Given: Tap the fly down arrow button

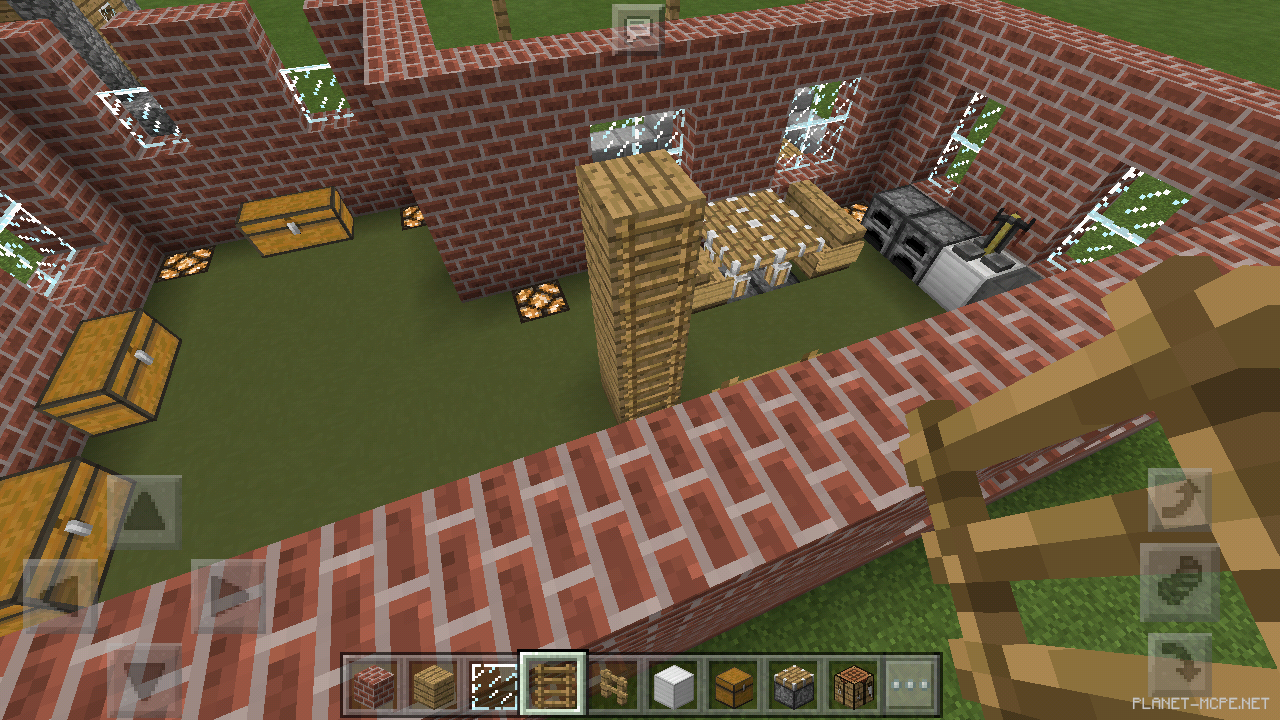Looking at the screenshot, I should [1179, 665].
